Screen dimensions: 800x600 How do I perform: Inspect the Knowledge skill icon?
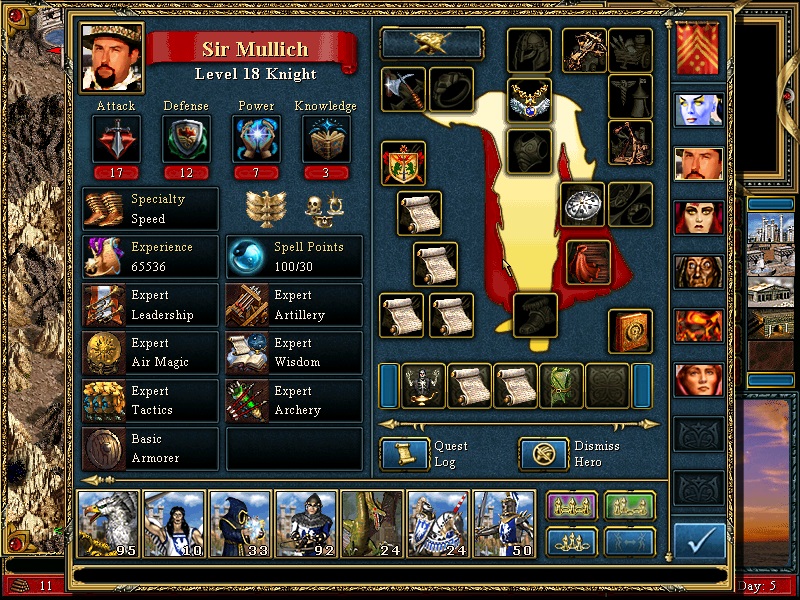click(326, 139)
